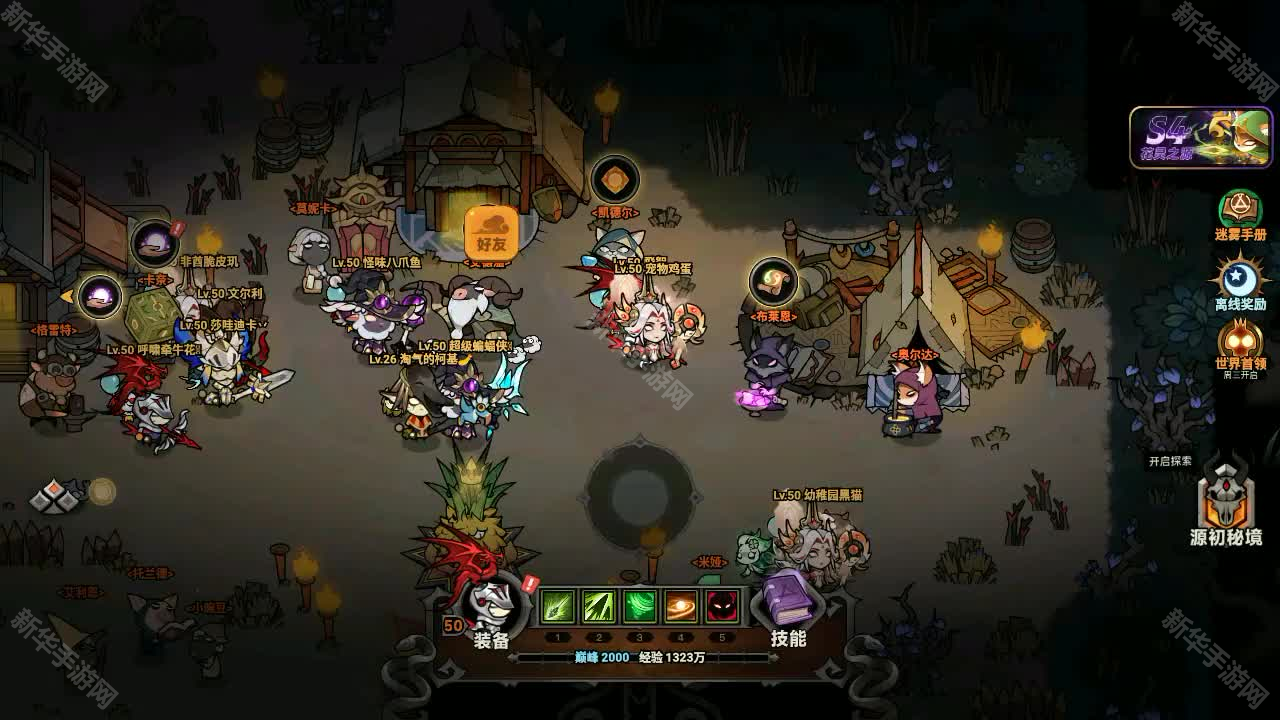Tap the purple hand bubble above 格雷特

[99, 296]
